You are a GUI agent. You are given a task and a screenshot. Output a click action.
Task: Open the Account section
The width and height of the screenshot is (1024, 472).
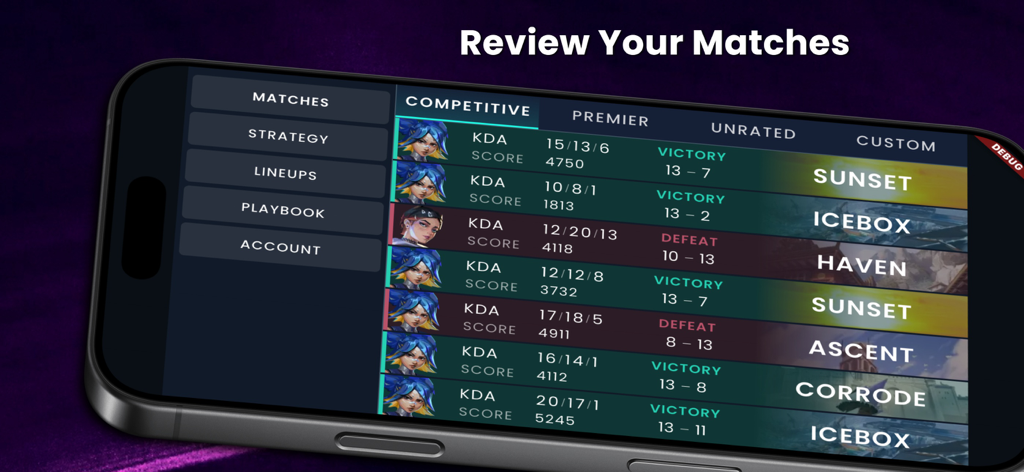(280, 247)
